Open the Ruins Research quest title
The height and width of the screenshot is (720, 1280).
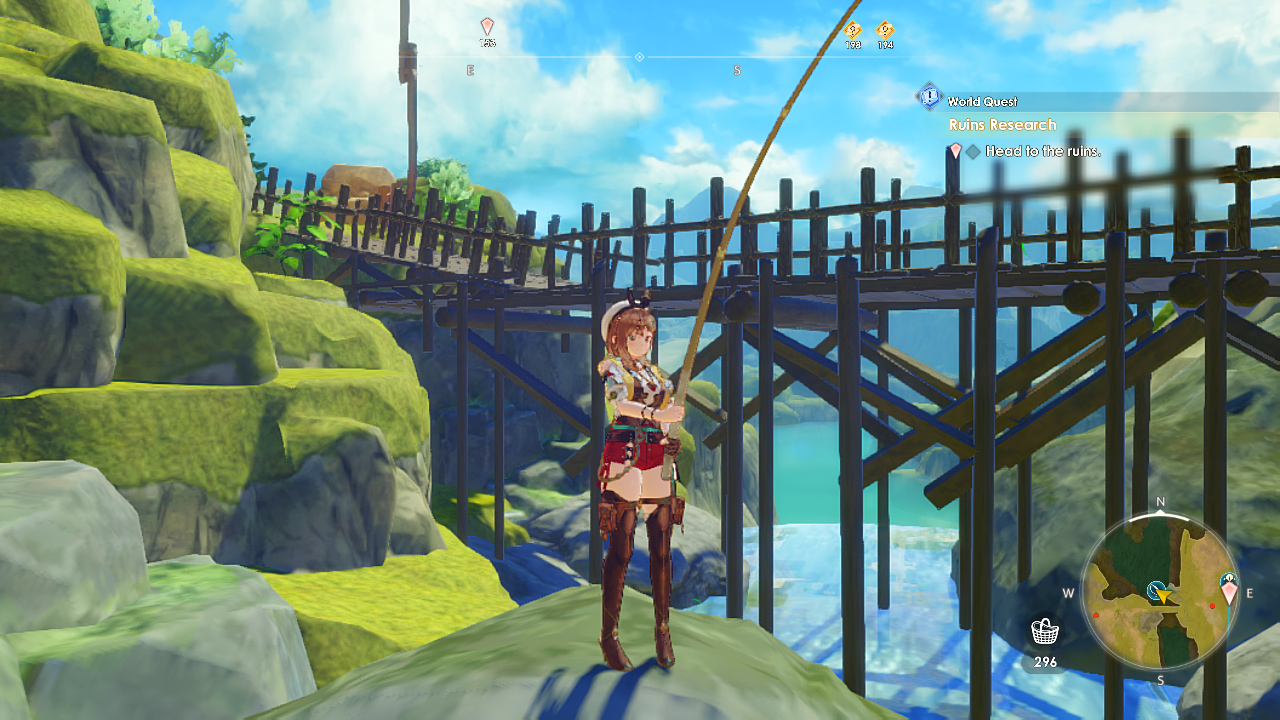click(1002, 124)
